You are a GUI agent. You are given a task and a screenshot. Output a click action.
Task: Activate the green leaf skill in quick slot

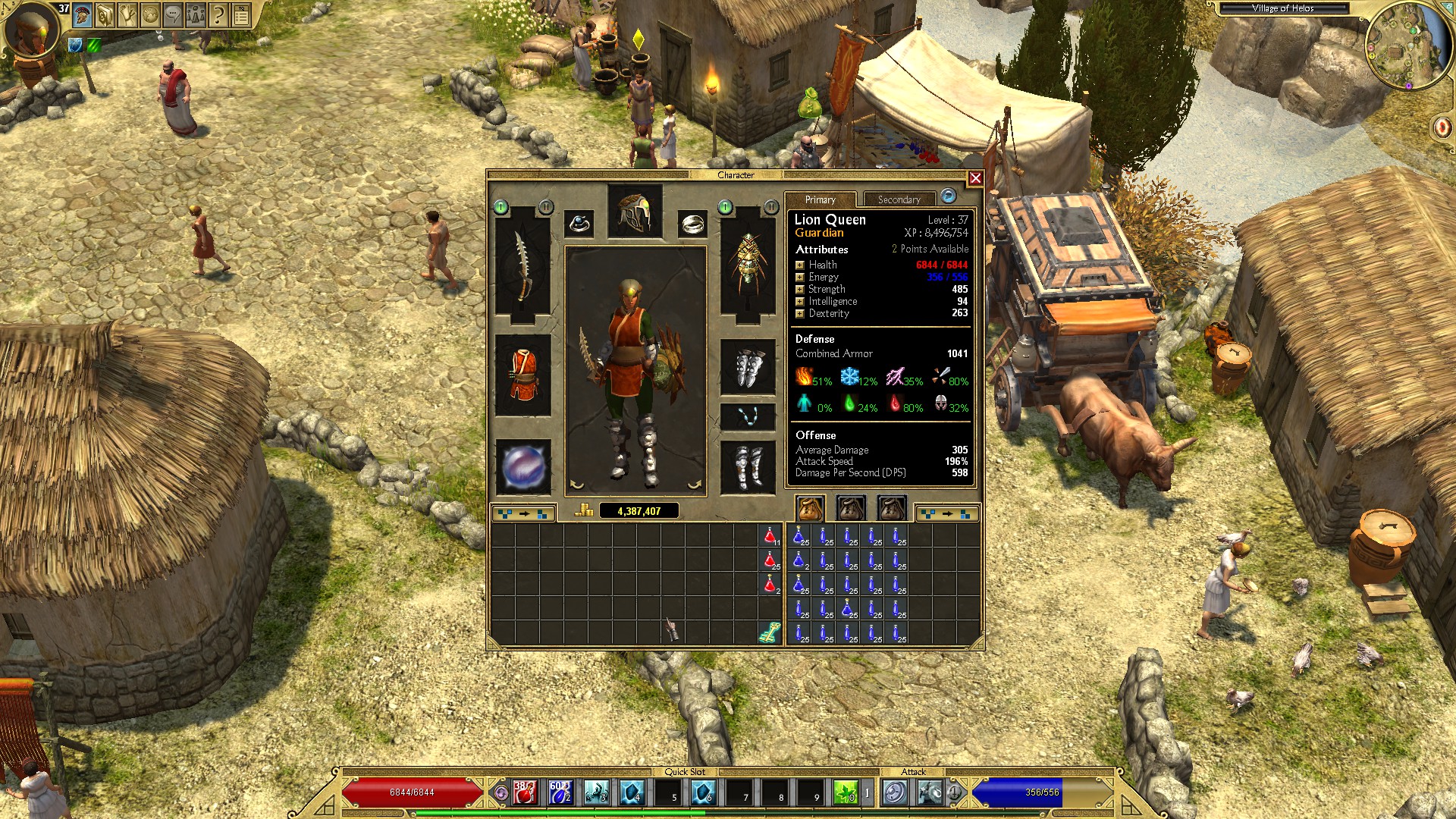(x=846, y=792)
